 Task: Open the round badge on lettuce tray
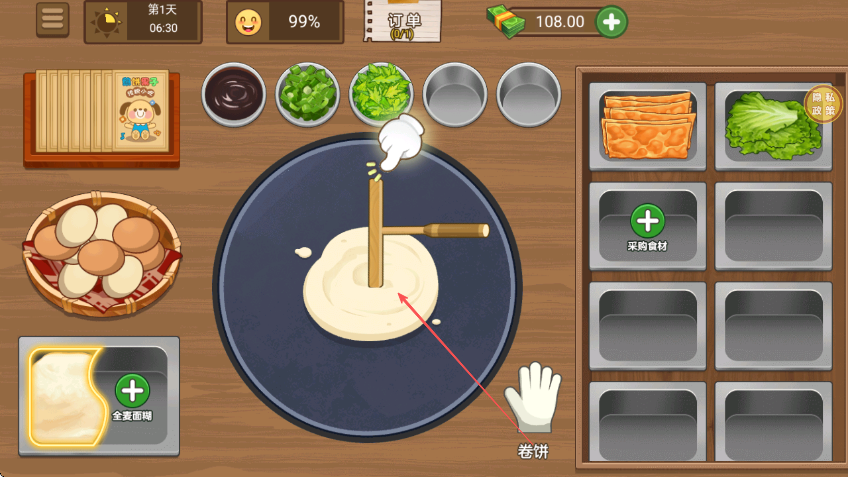[823, 103]
